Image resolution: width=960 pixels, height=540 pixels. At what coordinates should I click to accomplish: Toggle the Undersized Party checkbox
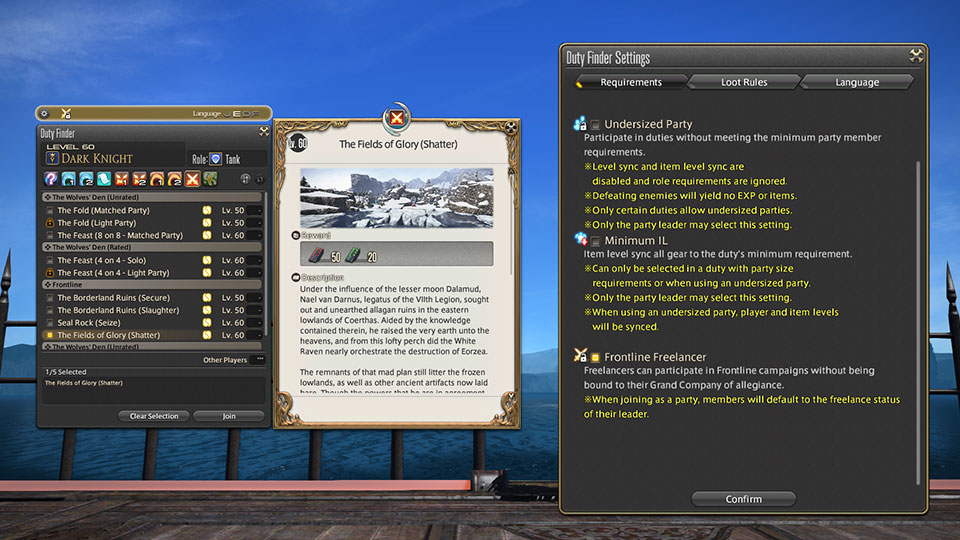pos(595,125)
